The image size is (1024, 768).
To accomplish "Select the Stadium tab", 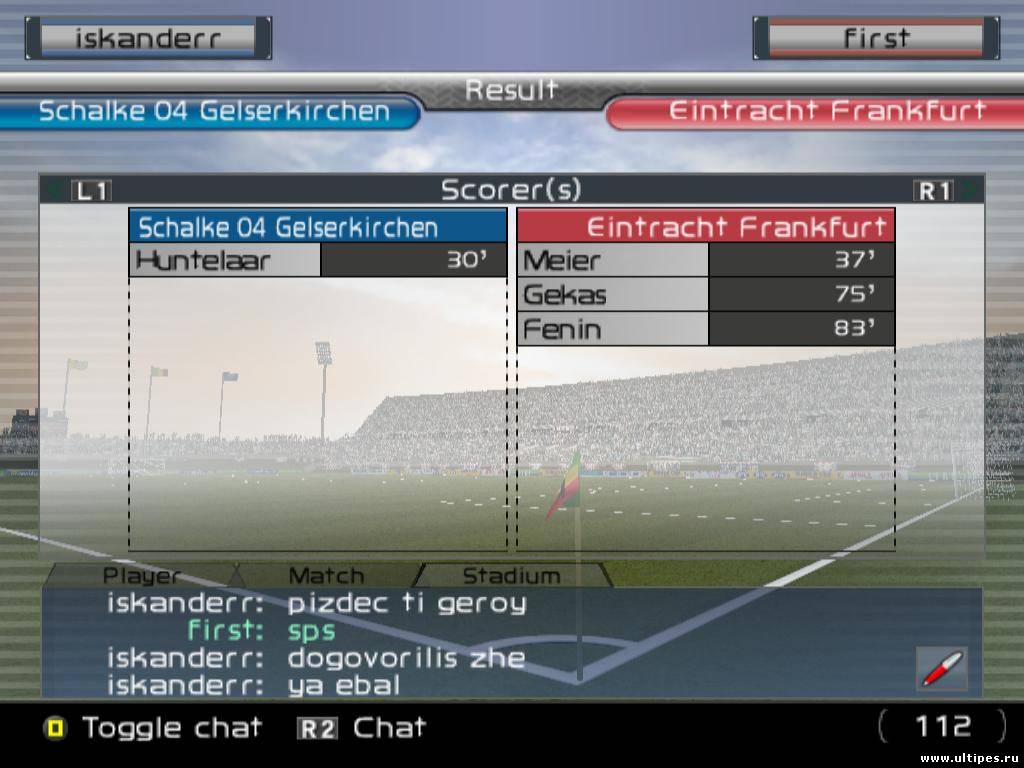I will pos(511,576).
